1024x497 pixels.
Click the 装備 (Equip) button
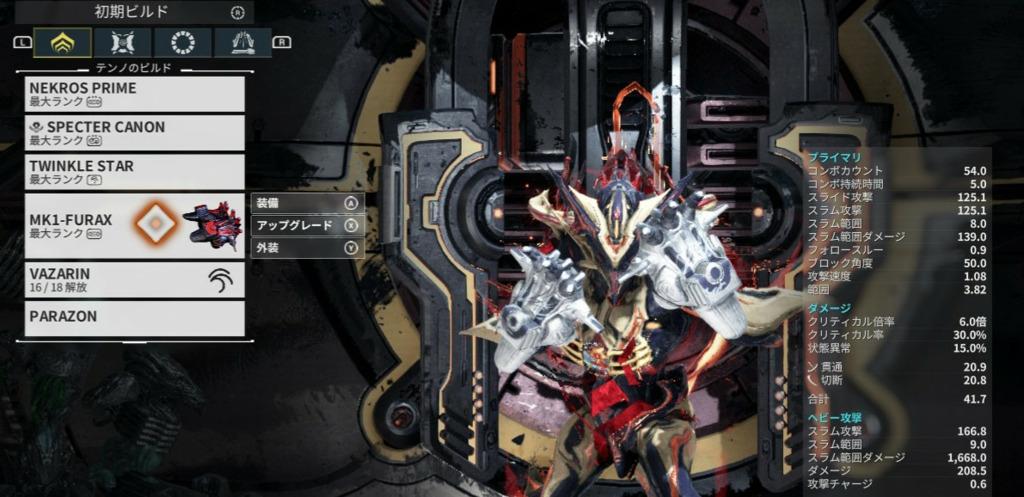(x=305, y=202)
